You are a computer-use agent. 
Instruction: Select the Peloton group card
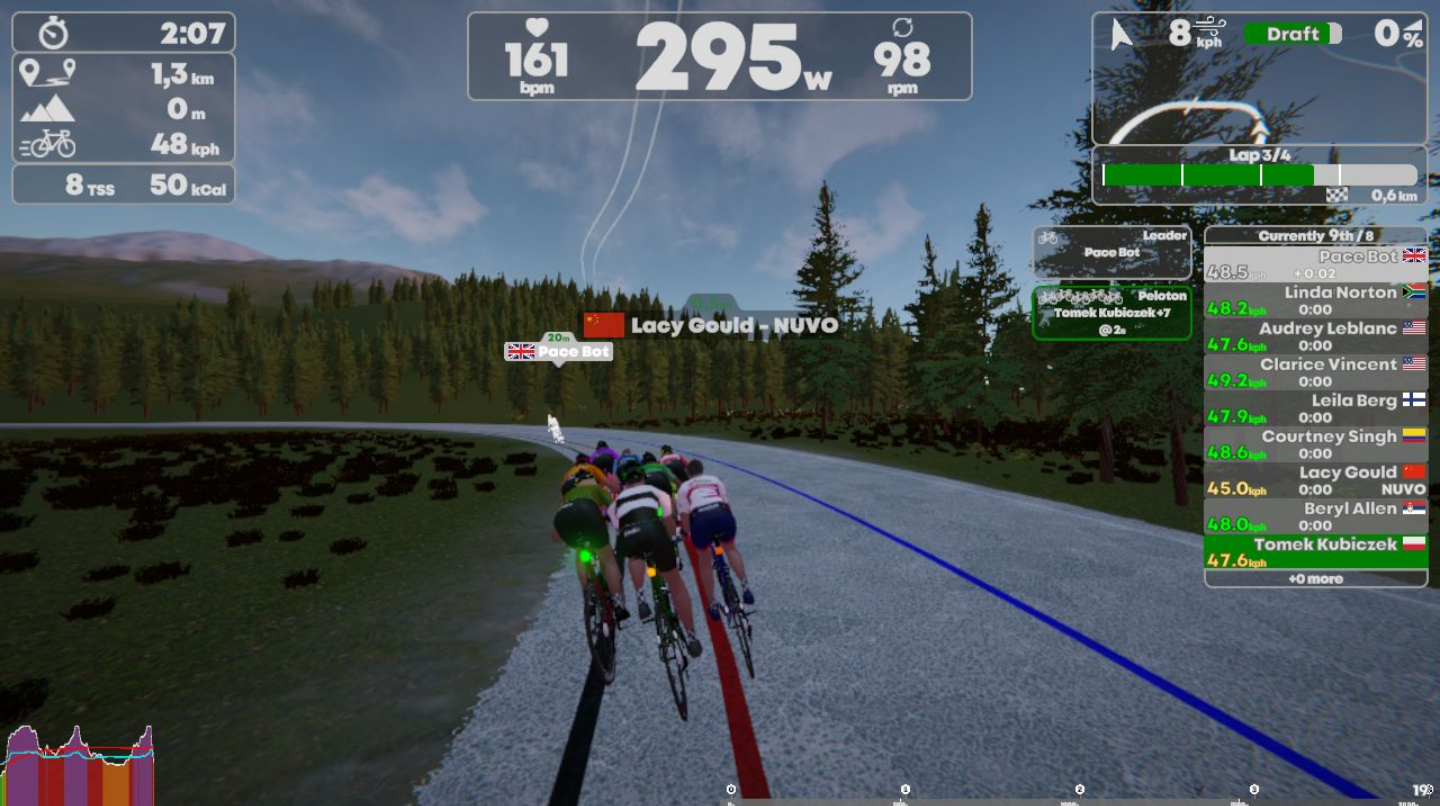coord(1112,313)
